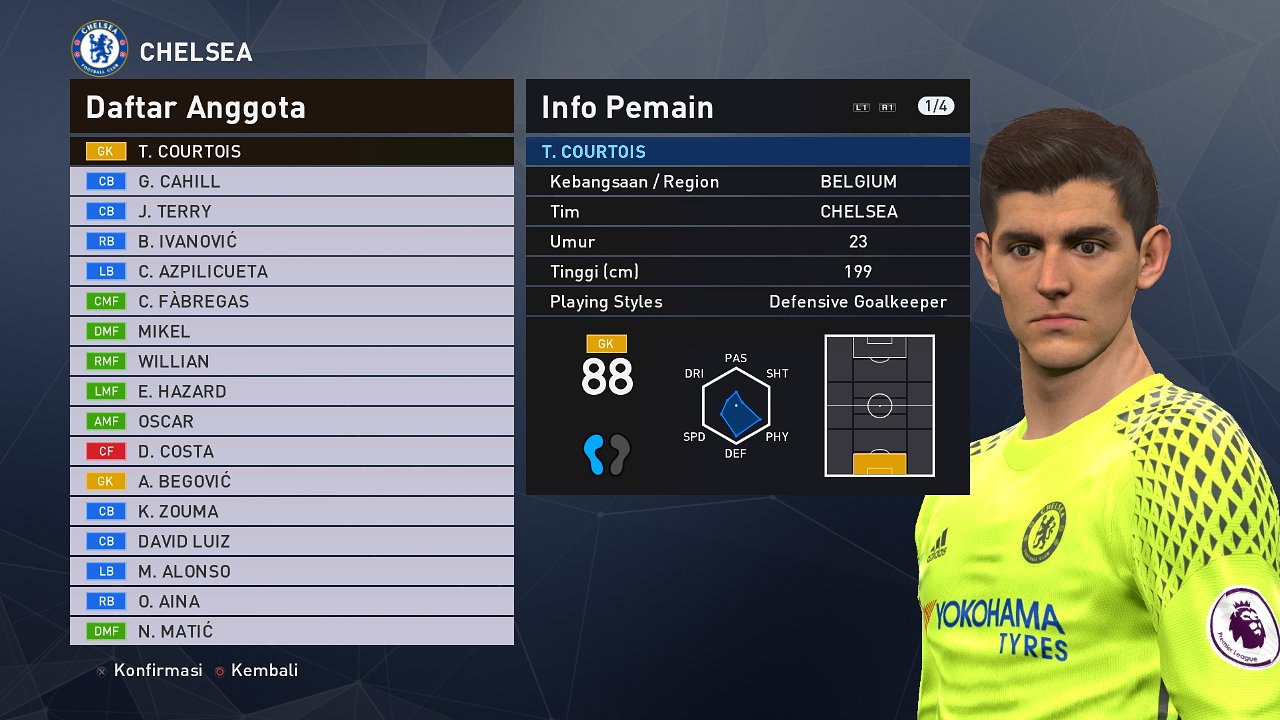Select T. Courtois in the squad list
Screen dimensions: 1280x720
click(x=291, y=152)
